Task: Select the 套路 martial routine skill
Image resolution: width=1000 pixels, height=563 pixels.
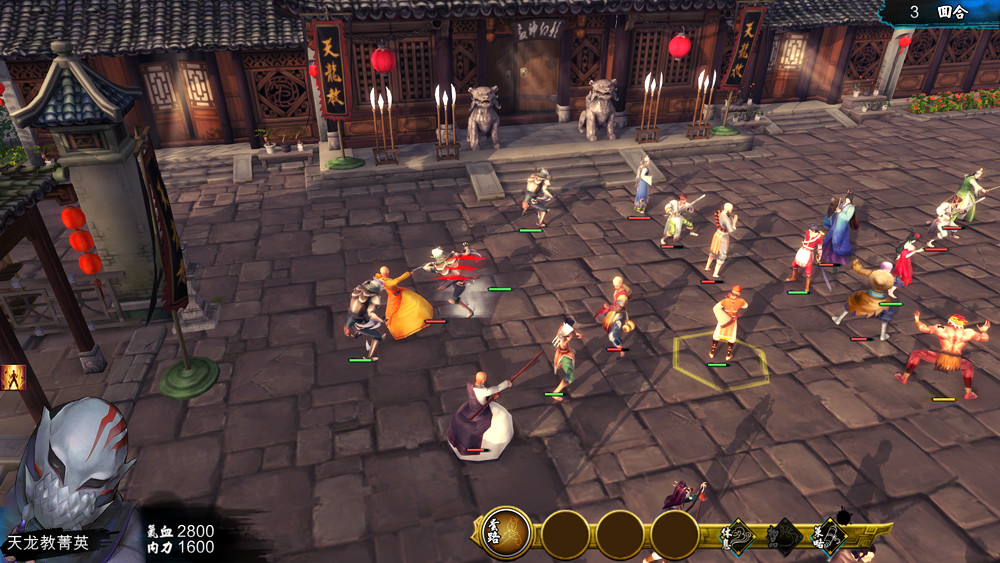Action: tap(506, 533)
